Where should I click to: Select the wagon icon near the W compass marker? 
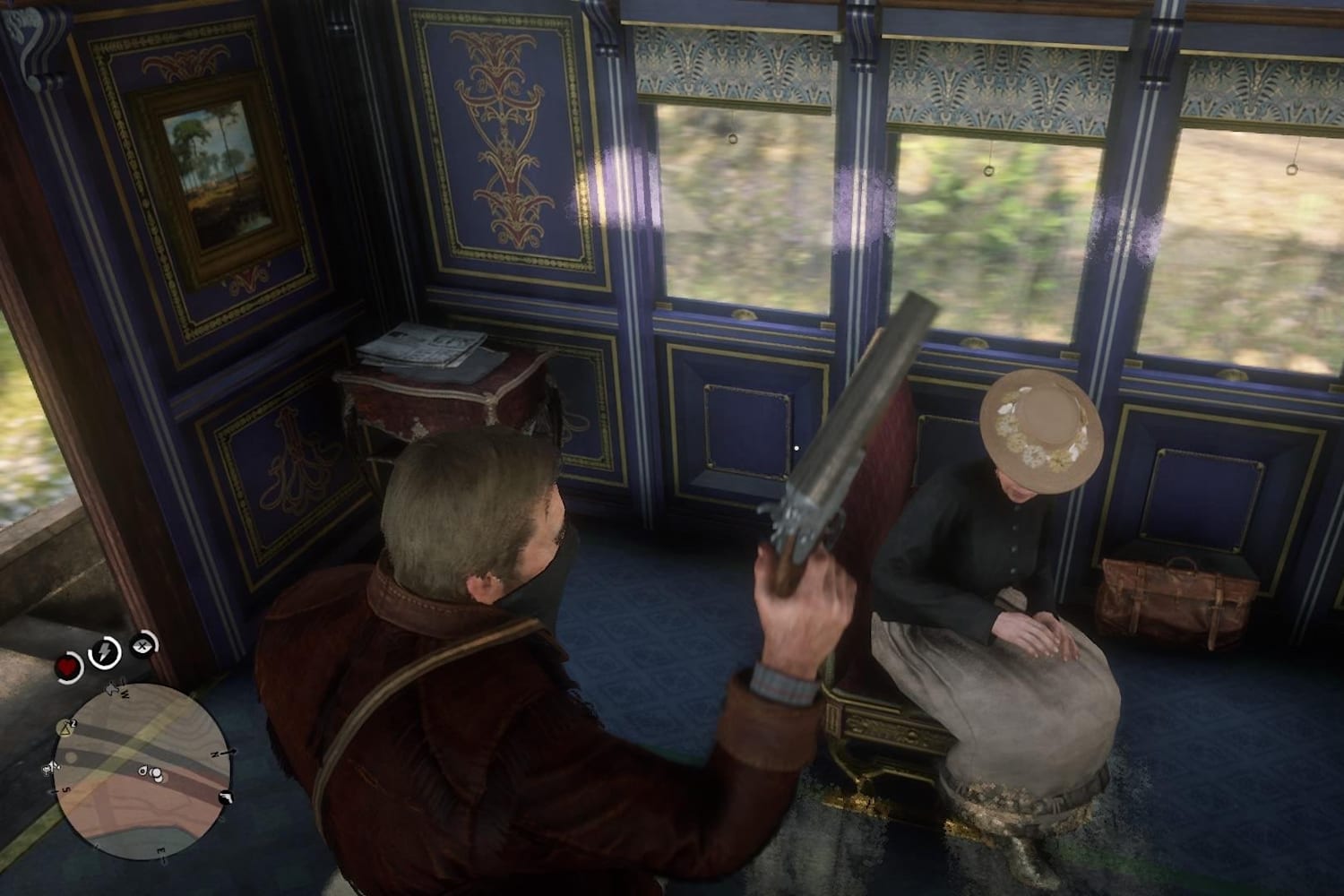113,688
